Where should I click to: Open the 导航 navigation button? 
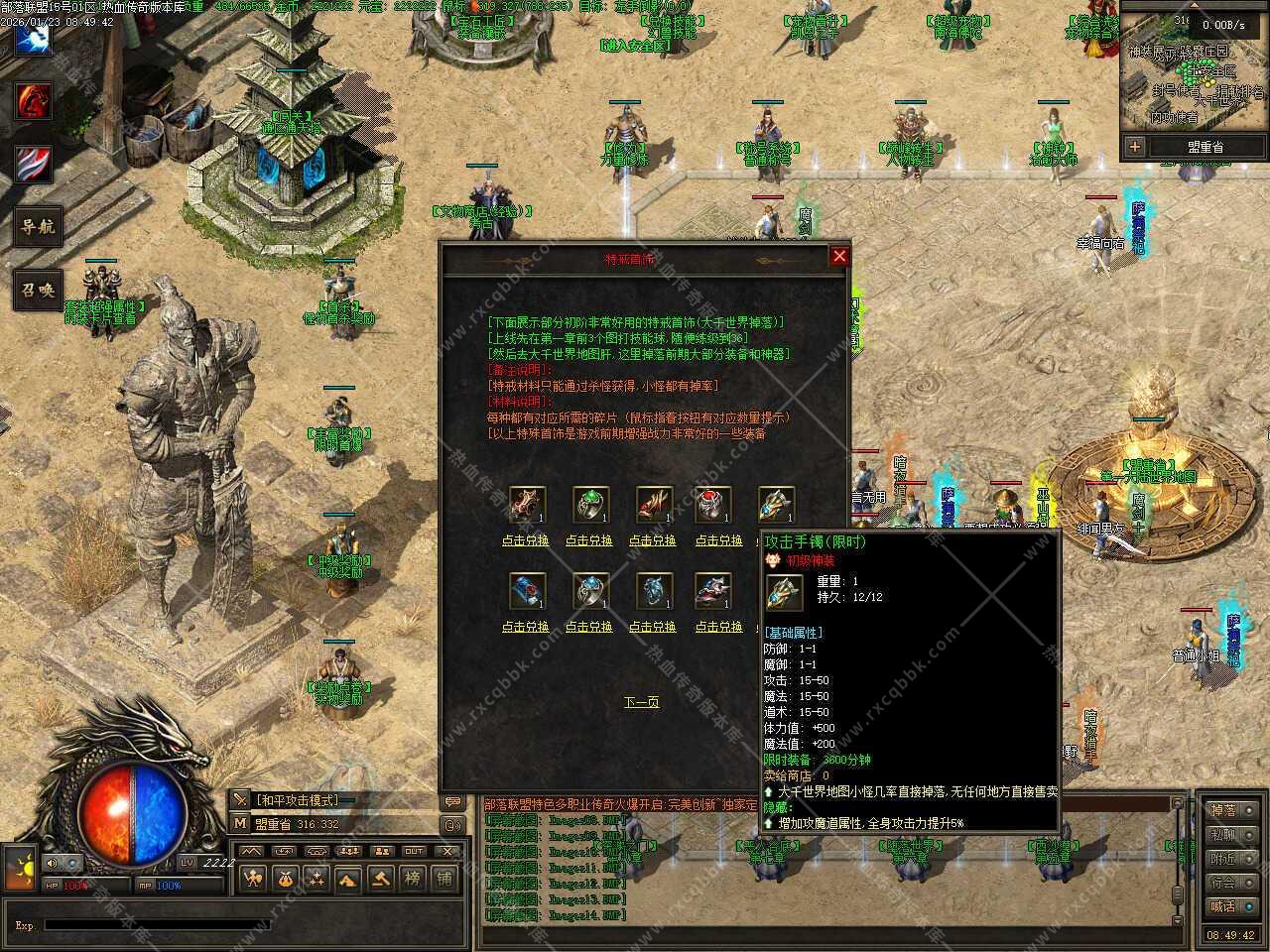[x=37, y=226]
